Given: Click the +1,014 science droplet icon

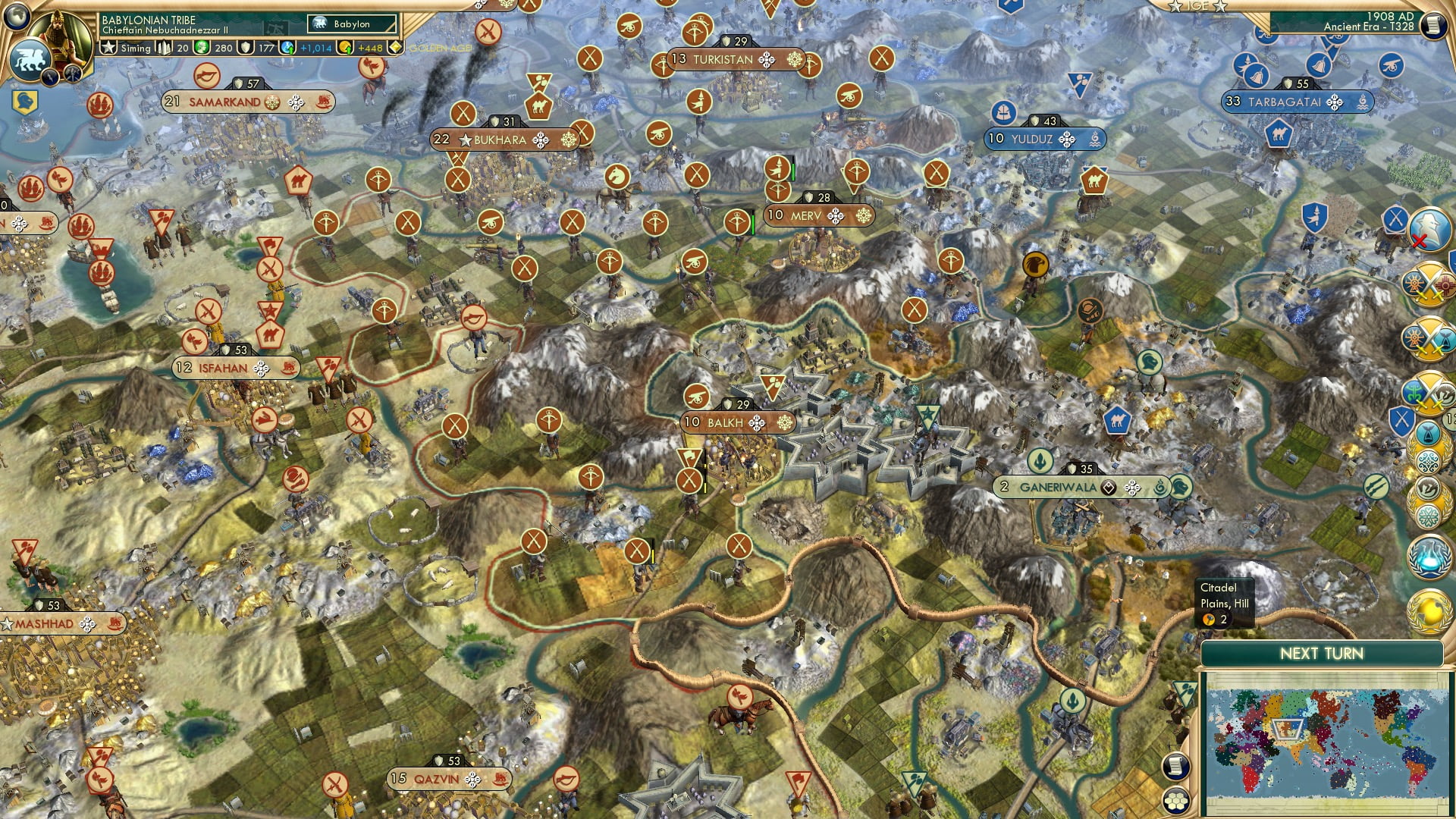Looking at the screenshot, I should click(x=286, y=48).
